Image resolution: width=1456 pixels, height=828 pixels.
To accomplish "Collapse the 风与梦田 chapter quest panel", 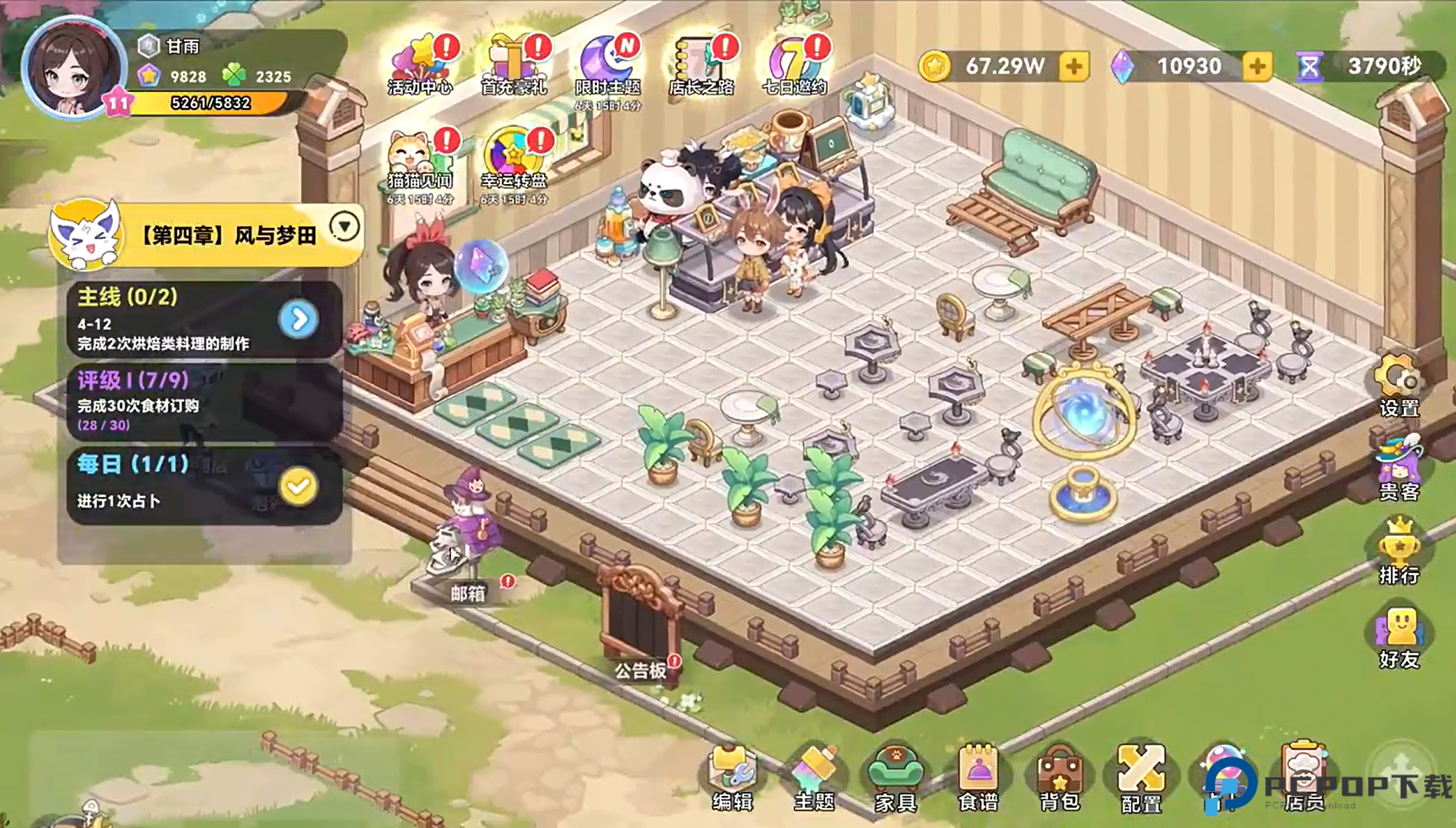I will click(344, 226).
